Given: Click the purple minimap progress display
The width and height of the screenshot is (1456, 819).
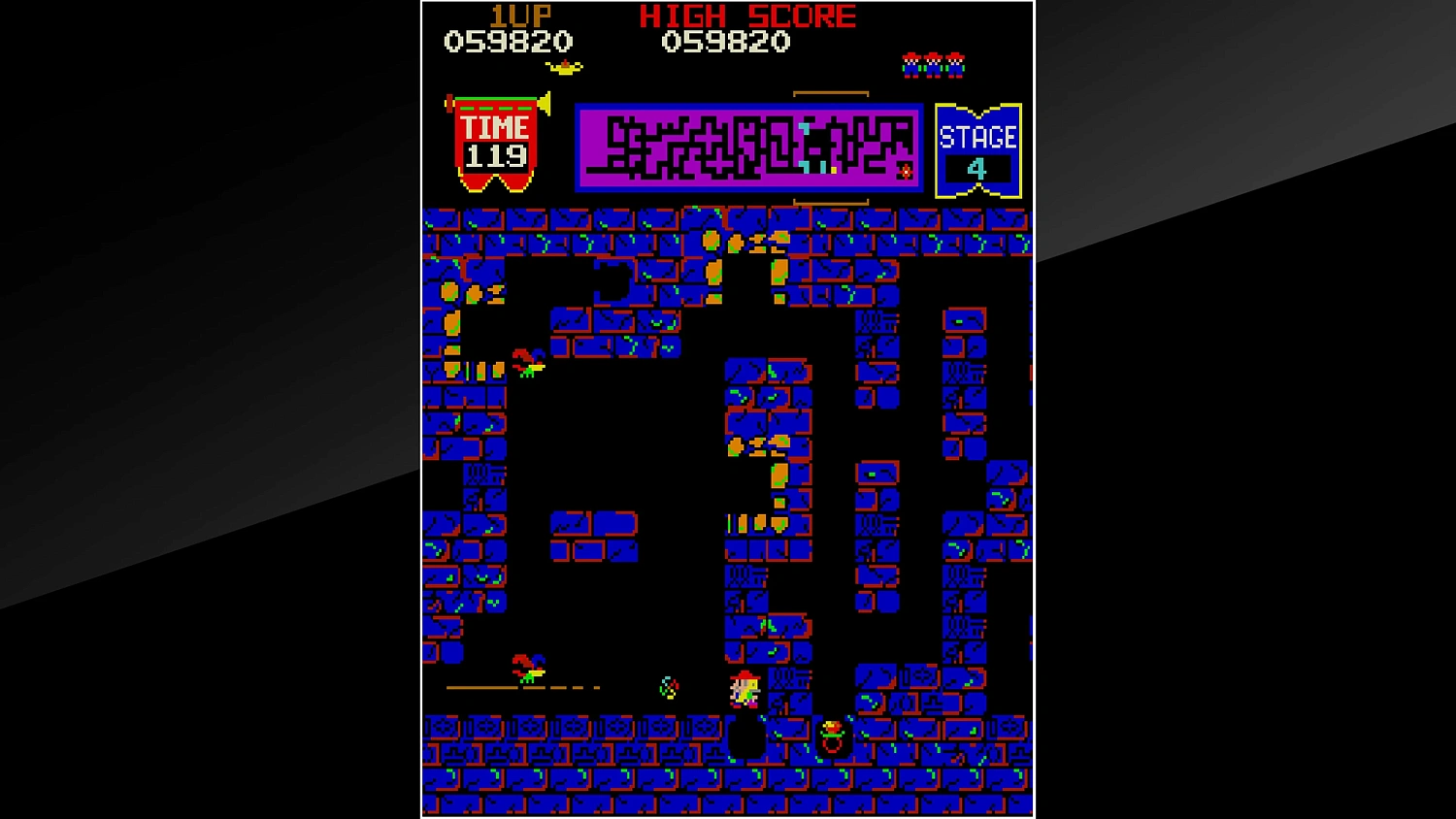Looking at the screenshot, I should (x=747, y=147).
